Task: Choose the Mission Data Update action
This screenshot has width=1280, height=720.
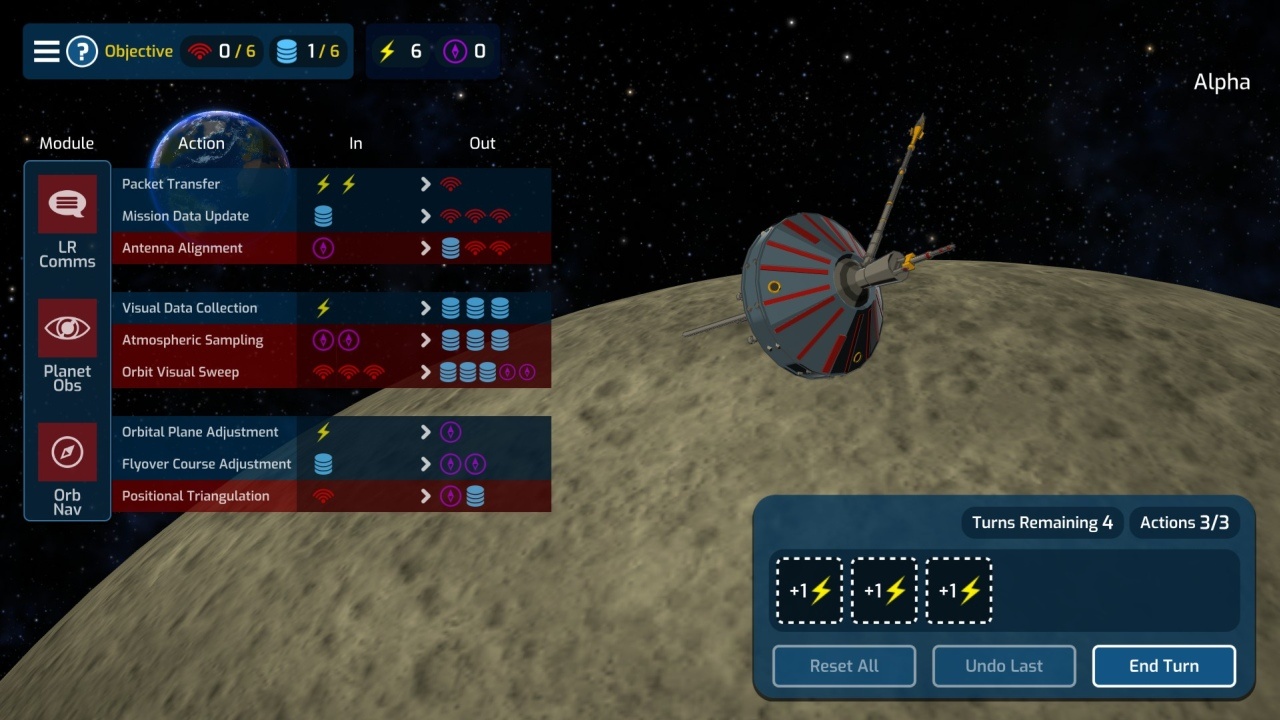Action: coord(185,216)
